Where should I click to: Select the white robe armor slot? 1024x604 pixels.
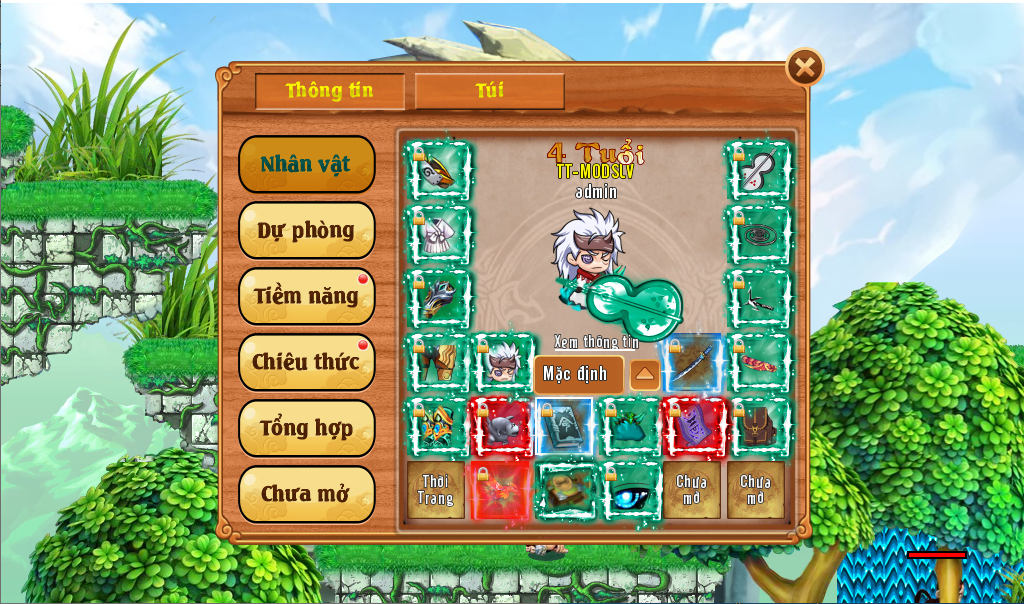point(438,235)
